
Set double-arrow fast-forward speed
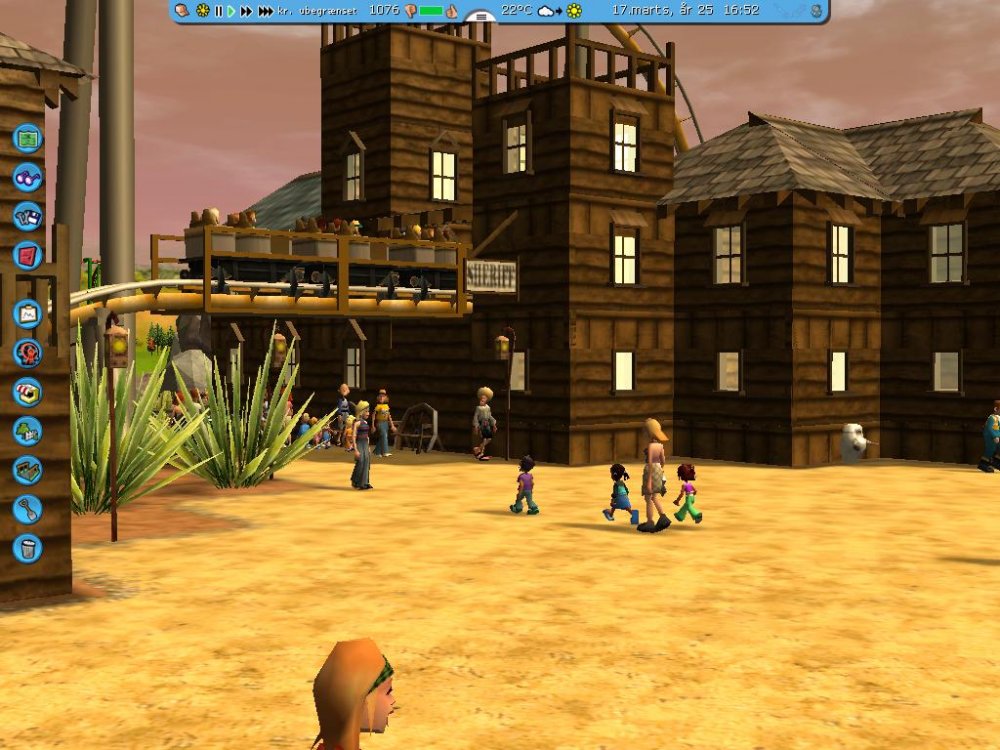click(246, 11)
